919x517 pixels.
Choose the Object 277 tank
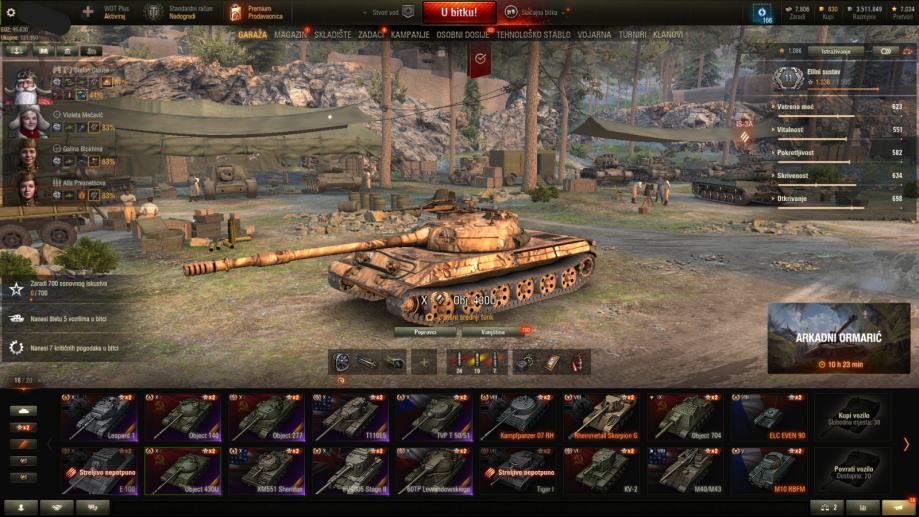point(267,417)
